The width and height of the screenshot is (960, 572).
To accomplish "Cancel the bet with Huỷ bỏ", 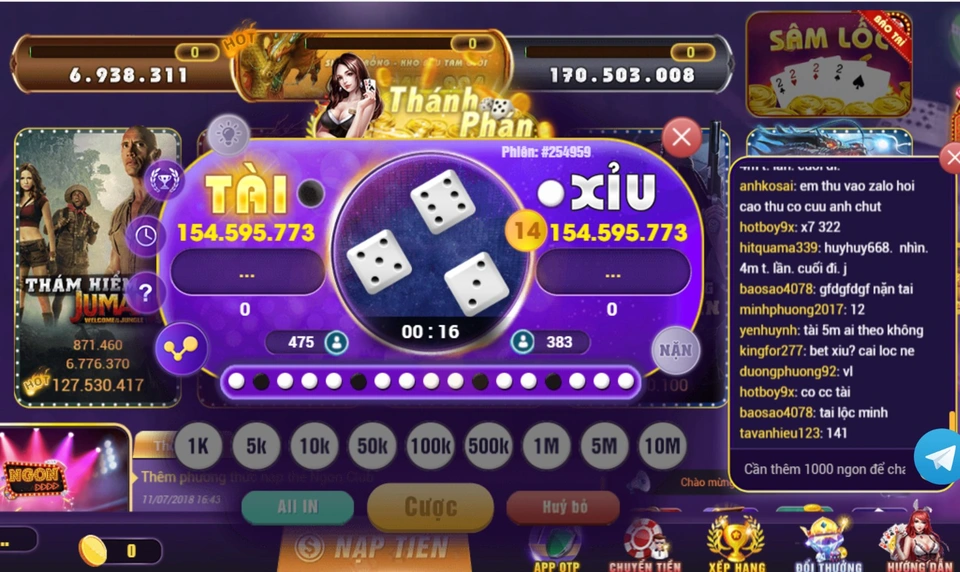I will tap(563, 507).
